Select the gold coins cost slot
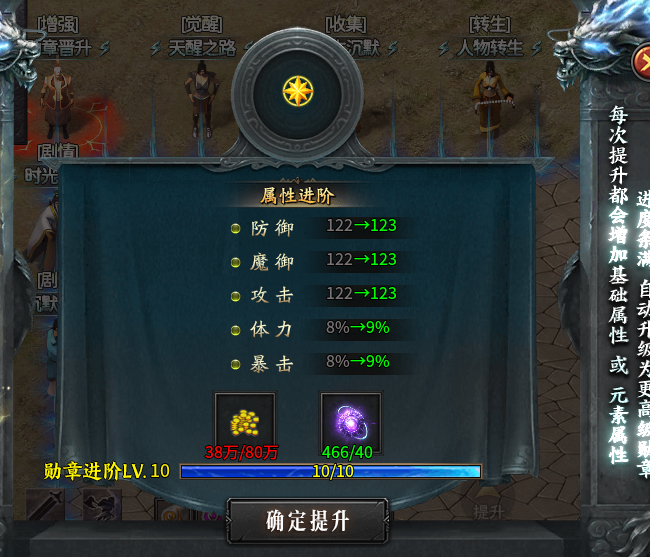This screenshot has width=650, height=557. [x=244, y=421]
